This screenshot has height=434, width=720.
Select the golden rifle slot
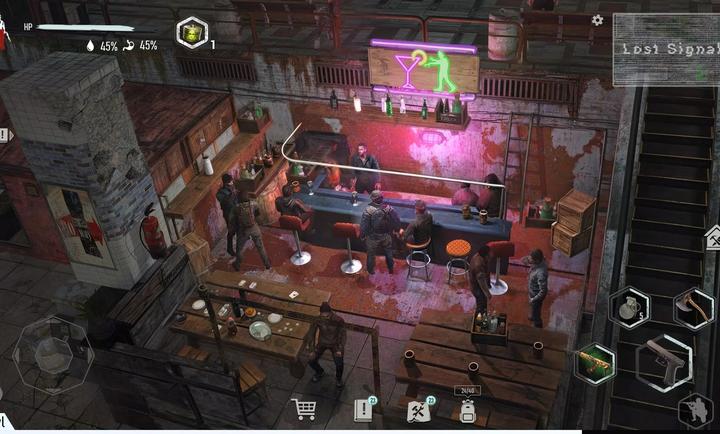coord(597,361)
